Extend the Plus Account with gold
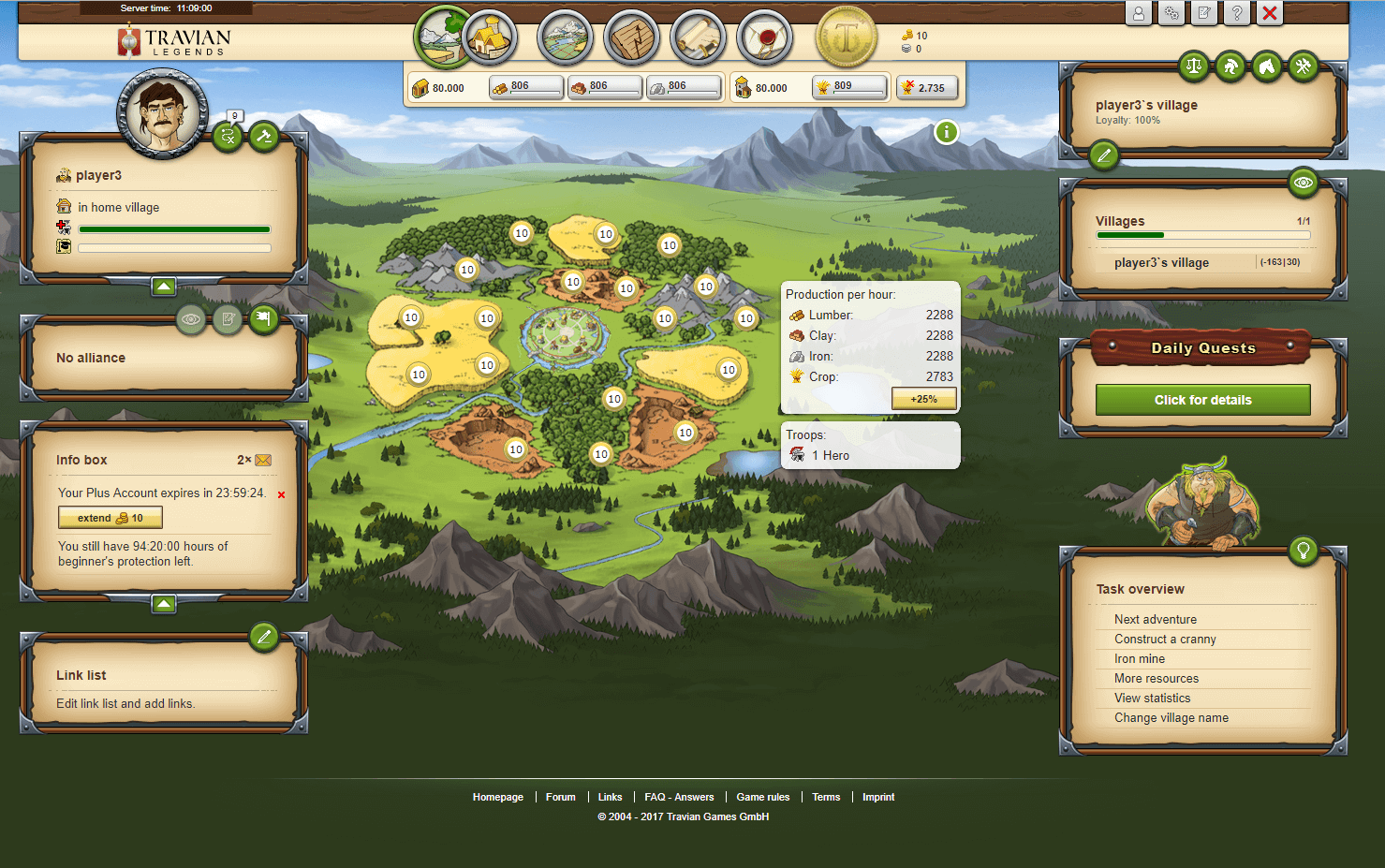 point(111,518)
